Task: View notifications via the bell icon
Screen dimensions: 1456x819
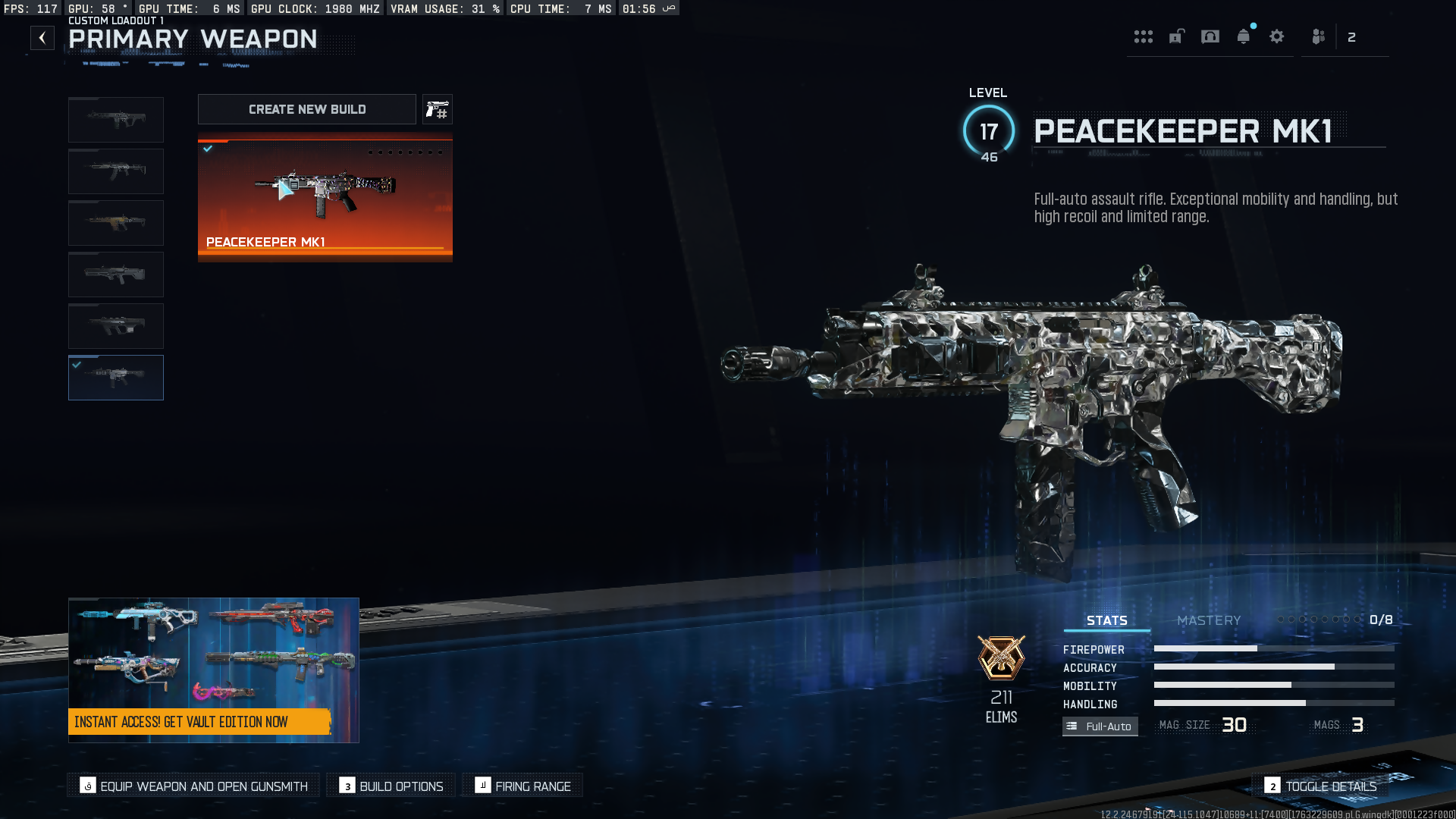Action: 1244,36
